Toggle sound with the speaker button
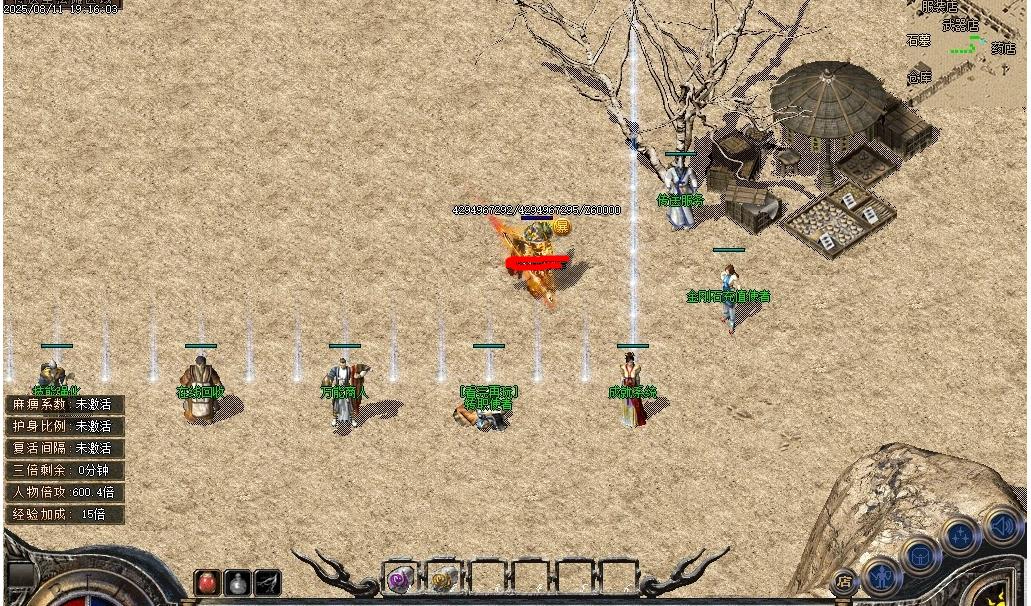The height and width of the screenshot is (606, 1031). click(x=1001, y=525)
